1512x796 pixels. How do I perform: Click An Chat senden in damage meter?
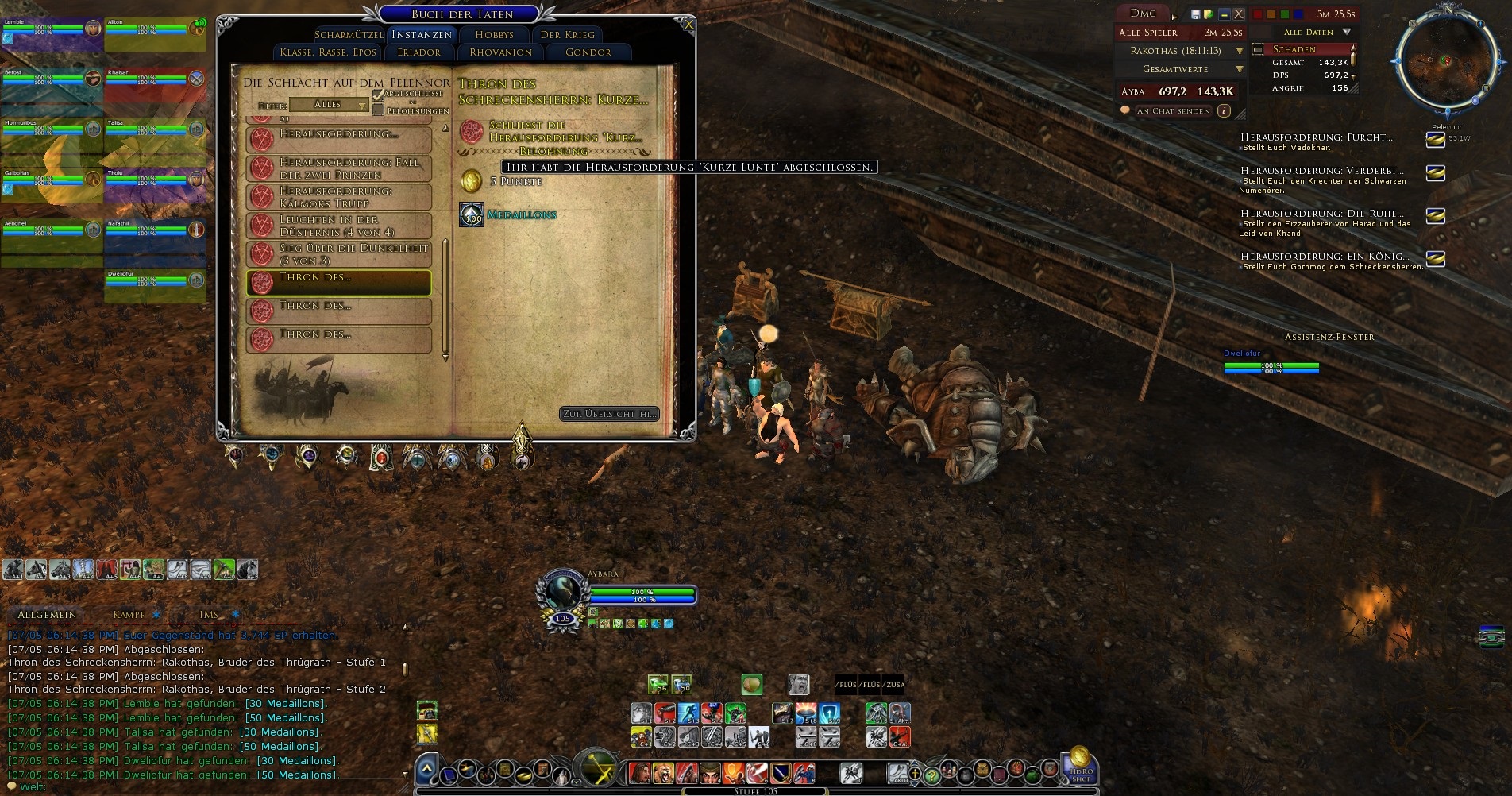tap(1173, 111)
